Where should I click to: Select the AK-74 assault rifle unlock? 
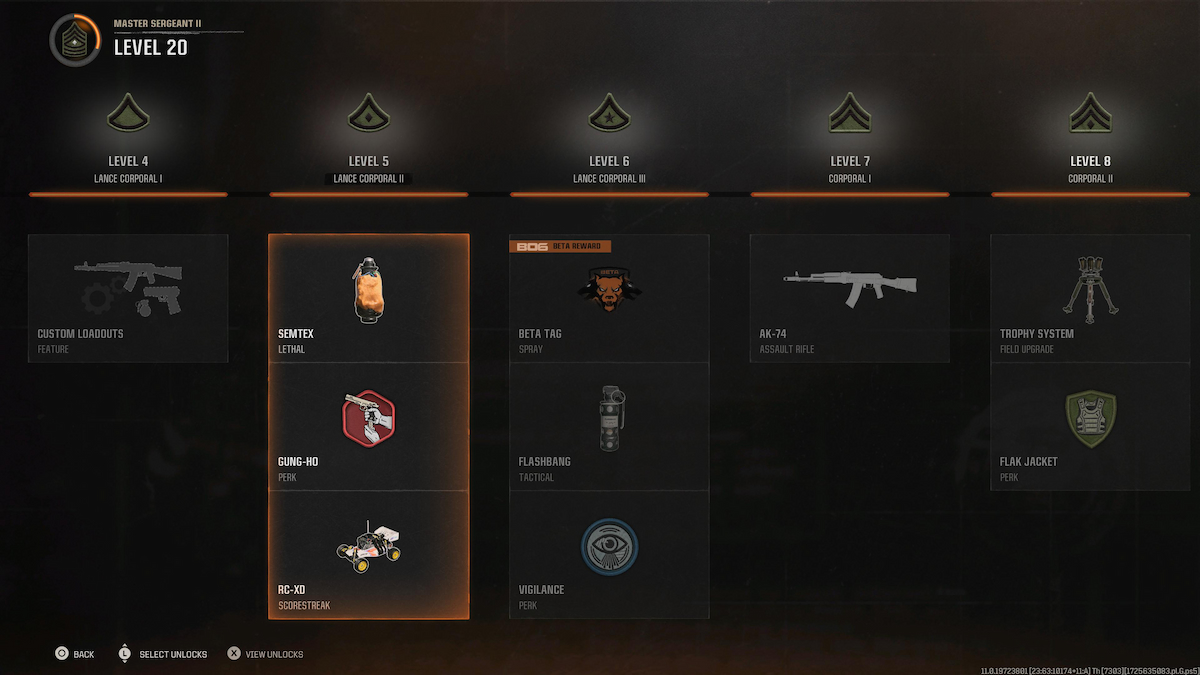tap(850, 298)
